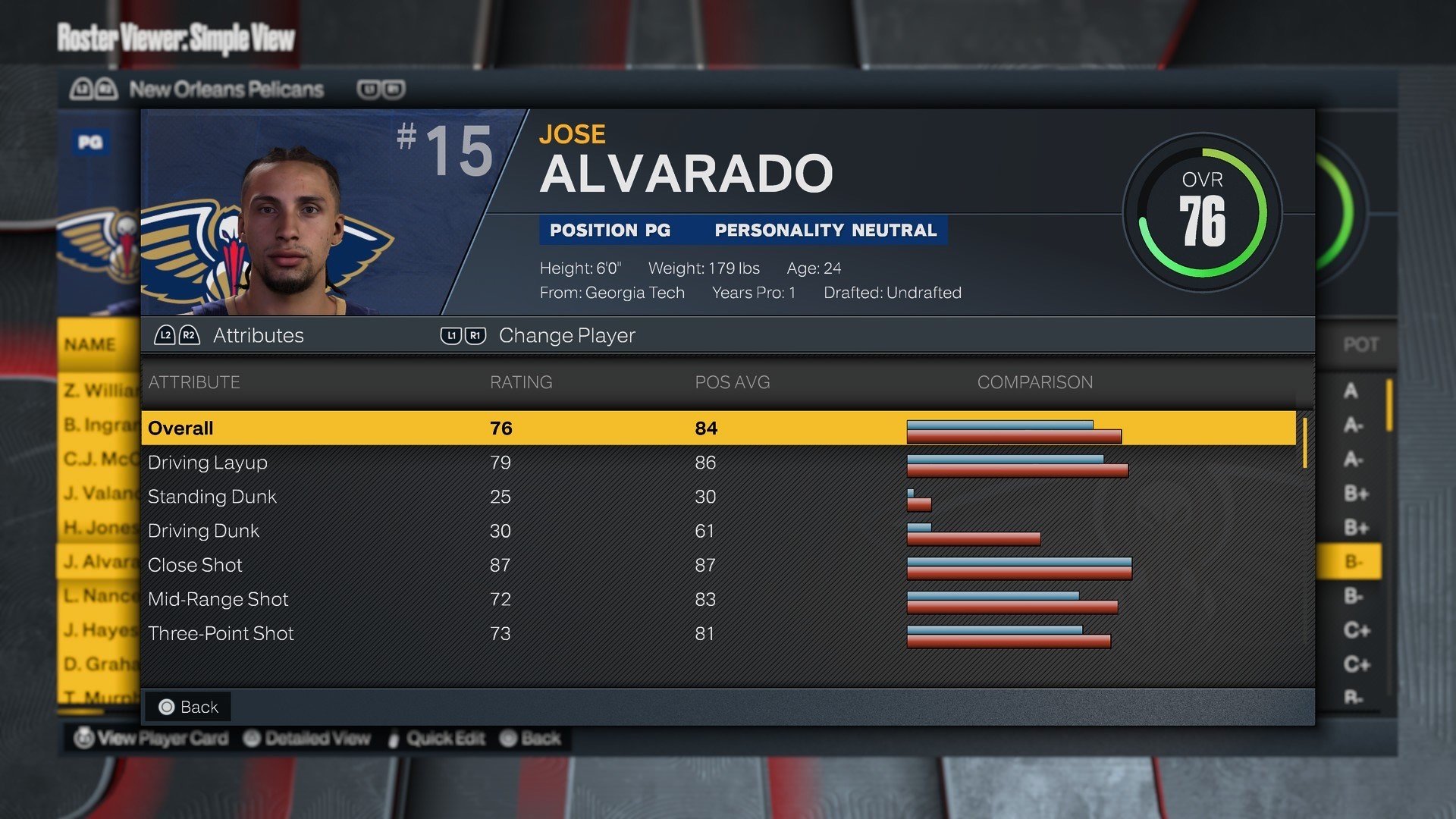The width and height of the screenshot is (1456, 819).
Task: Click the New Orleans Pelicans team selector
Action: [x=226, y=89]
